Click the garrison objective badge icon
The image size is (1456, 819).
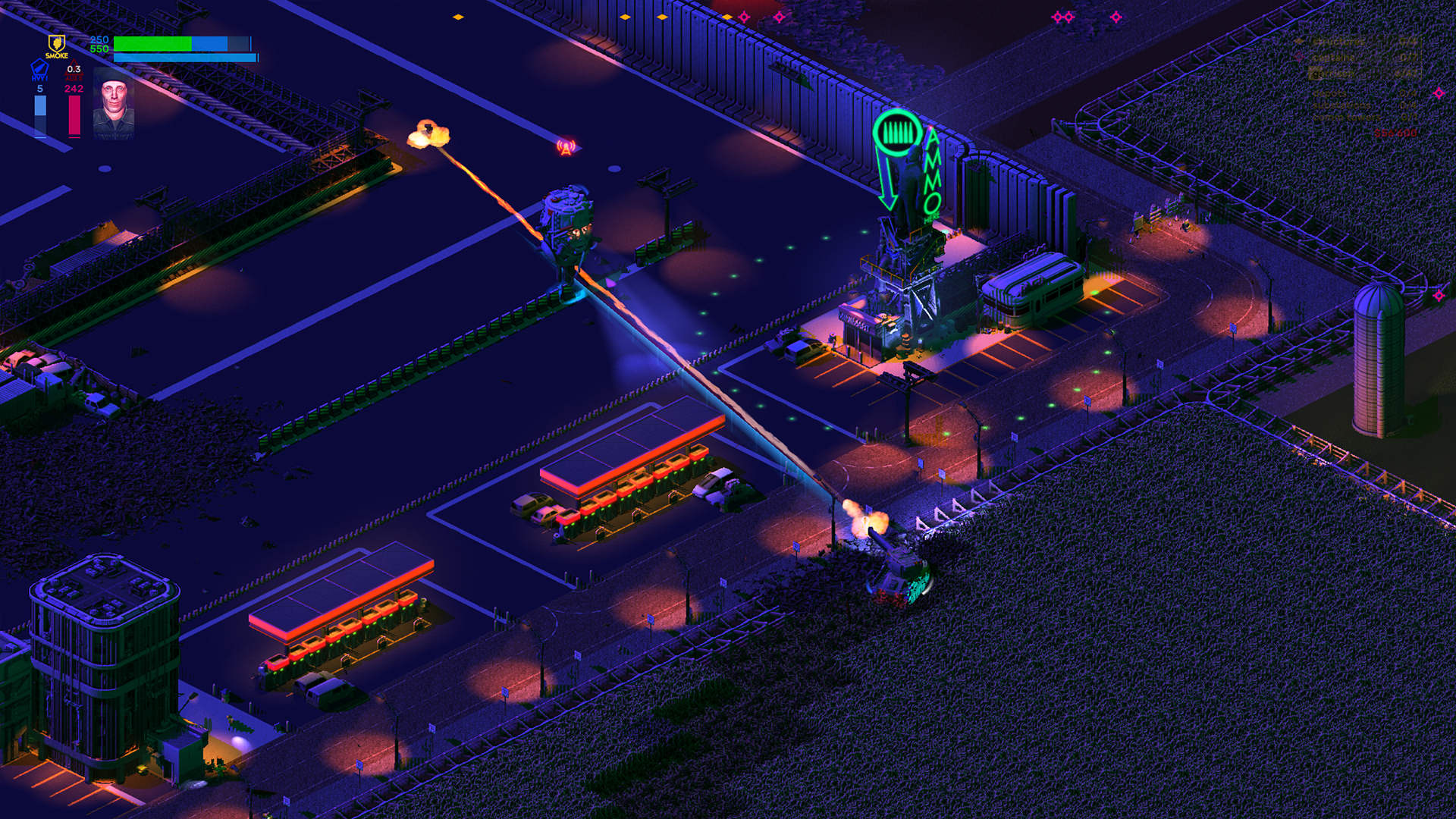[1315, 73]
